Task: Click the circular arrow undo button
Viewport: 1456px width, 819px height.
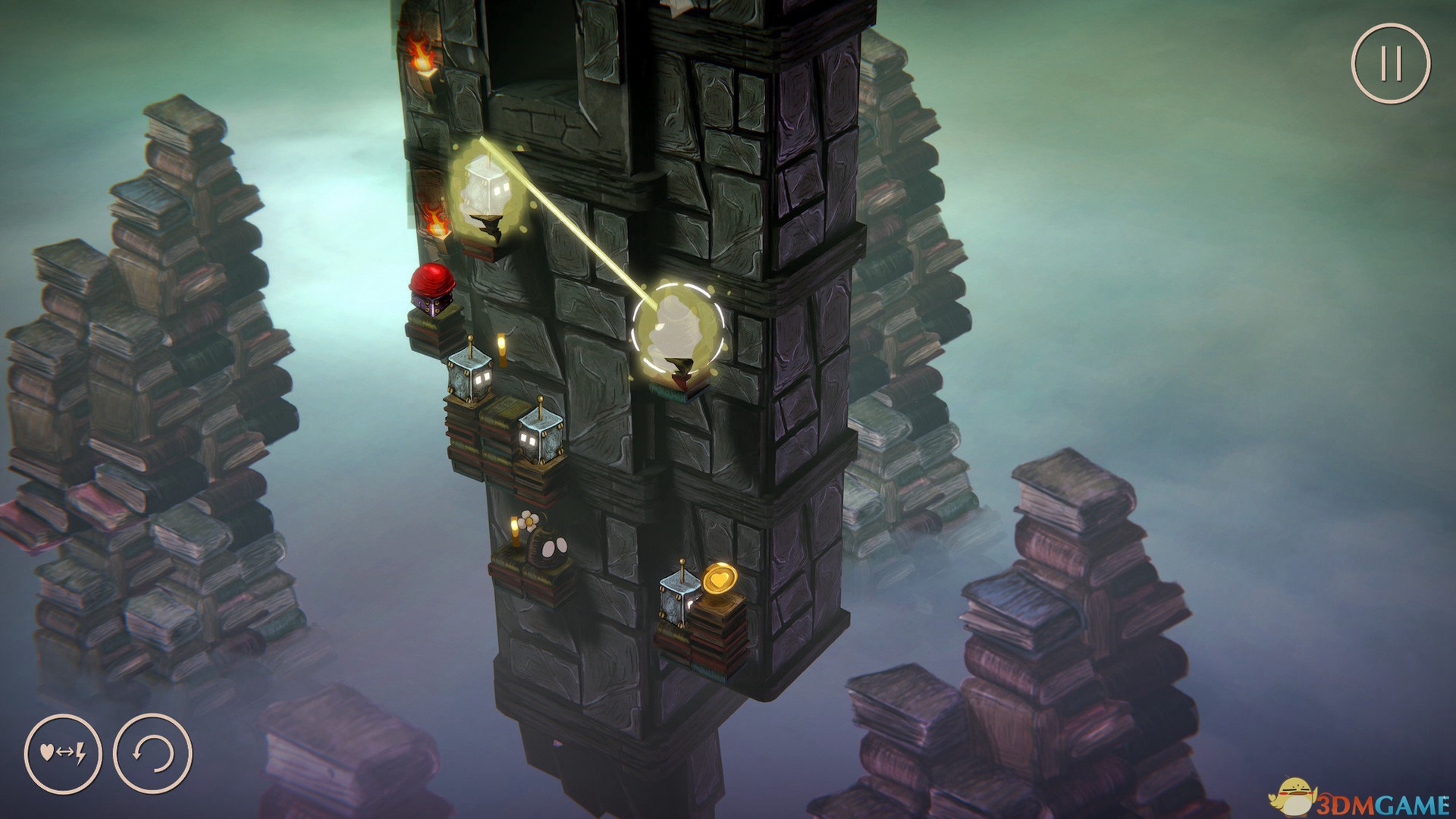Action: tap(152, 755)
